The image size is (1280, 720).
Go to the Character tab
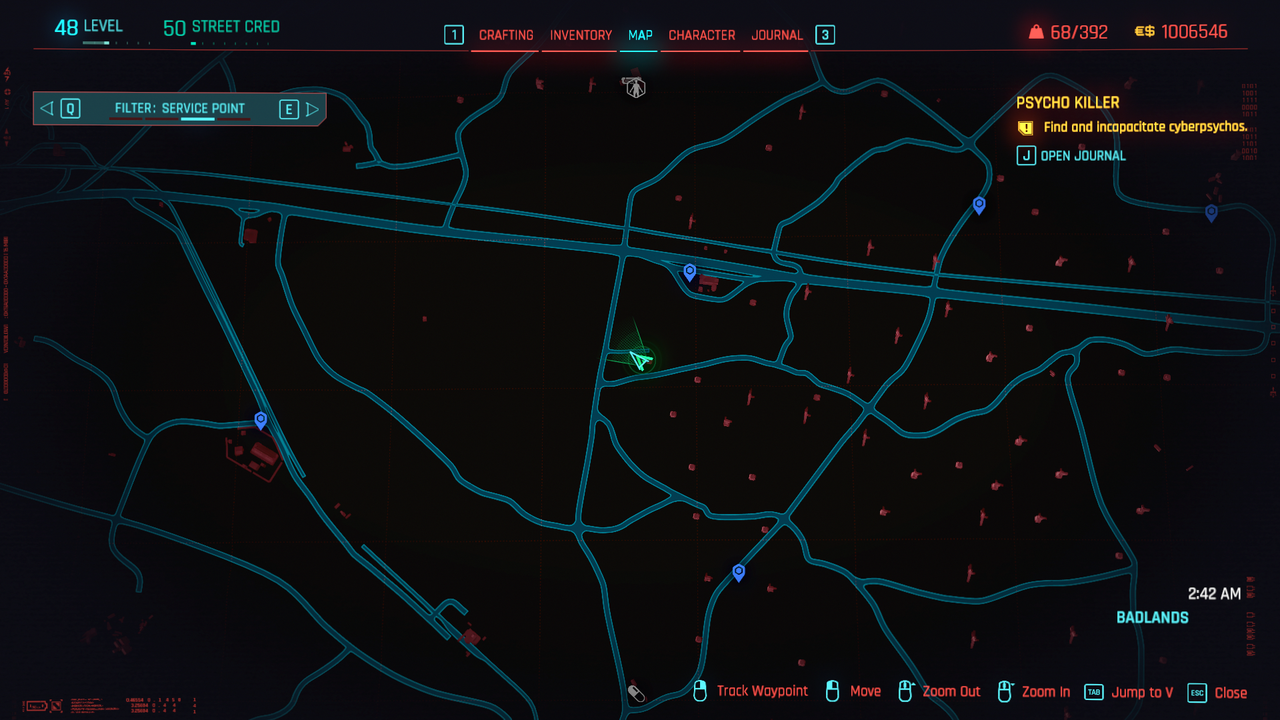[702, 35]
